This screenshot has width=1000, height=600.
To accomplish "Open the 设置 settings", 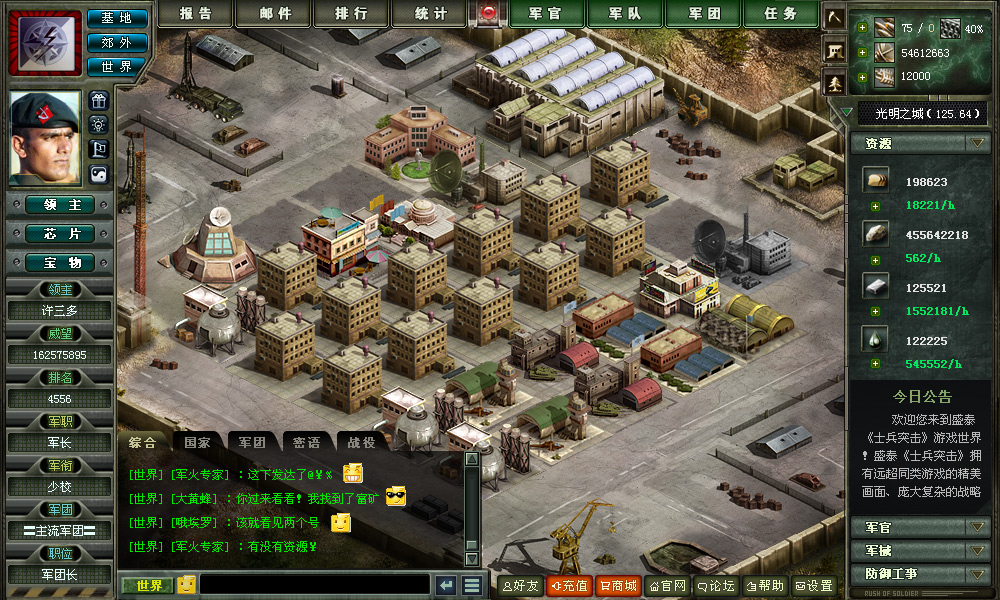I will [814, 586].
